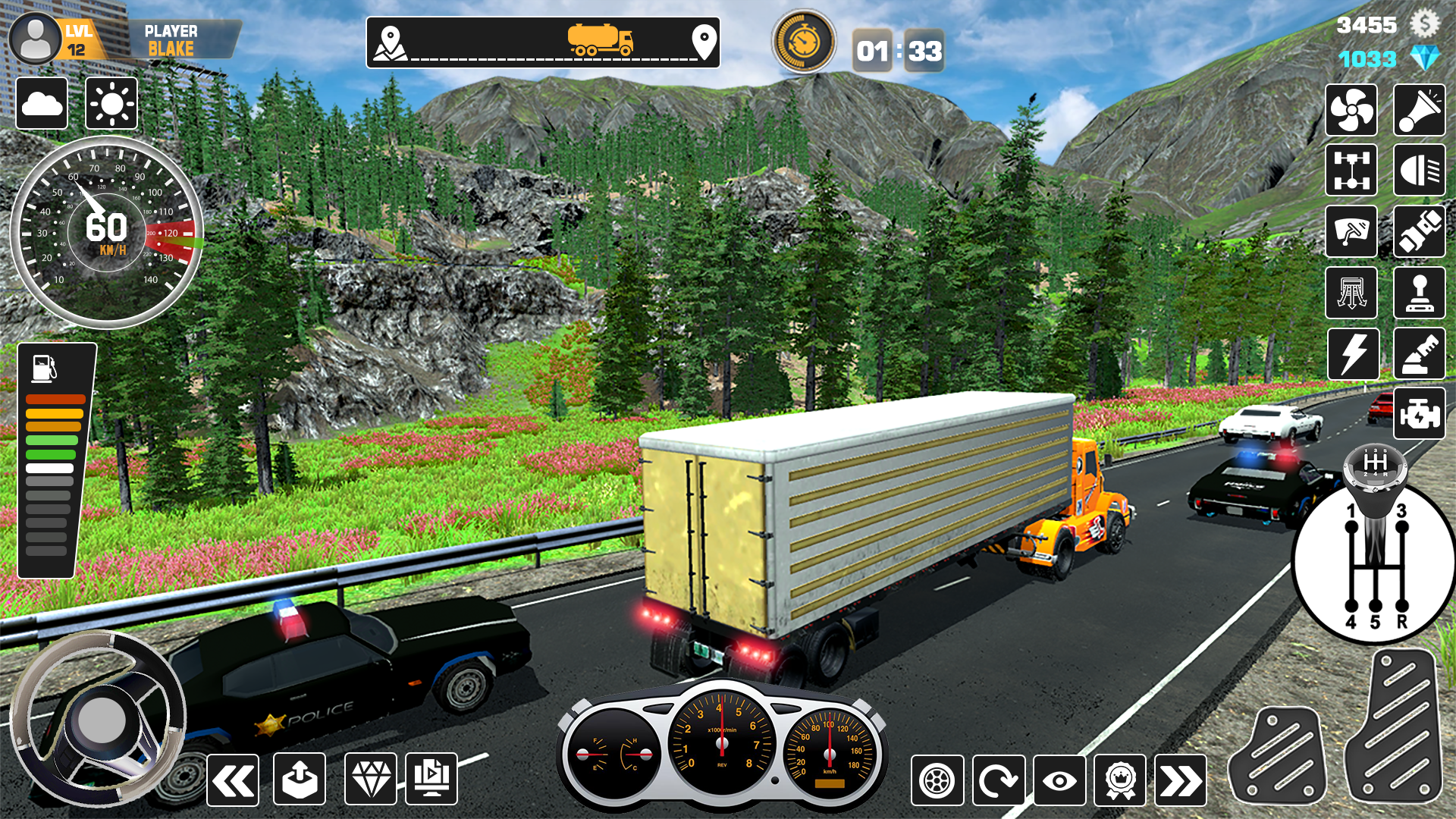This screenshot has width=1456, height=819.
Task: Switch weather to cloudy with cloud icon
Action: pos(42,103)
